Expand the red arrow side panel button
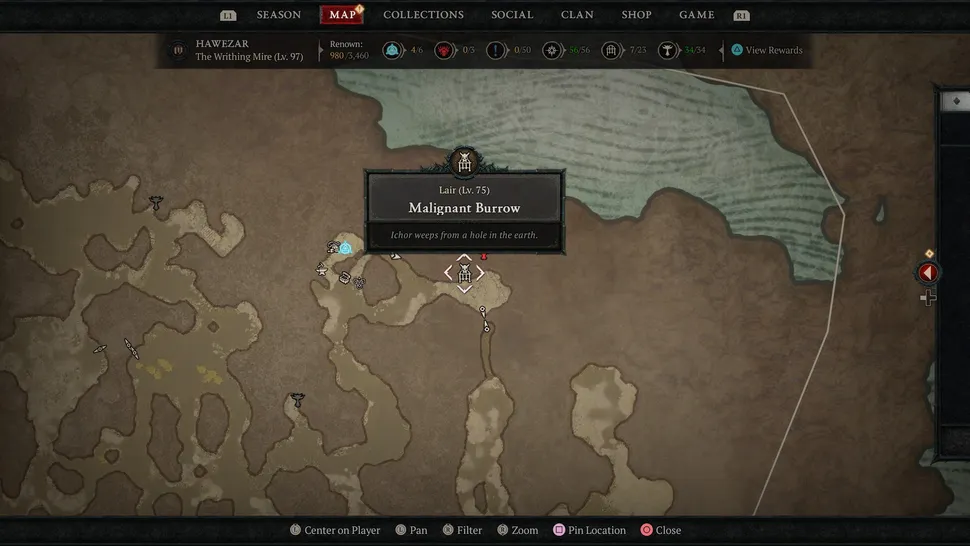The height and width of the screenshot is (546, 970). pos(928,272)
